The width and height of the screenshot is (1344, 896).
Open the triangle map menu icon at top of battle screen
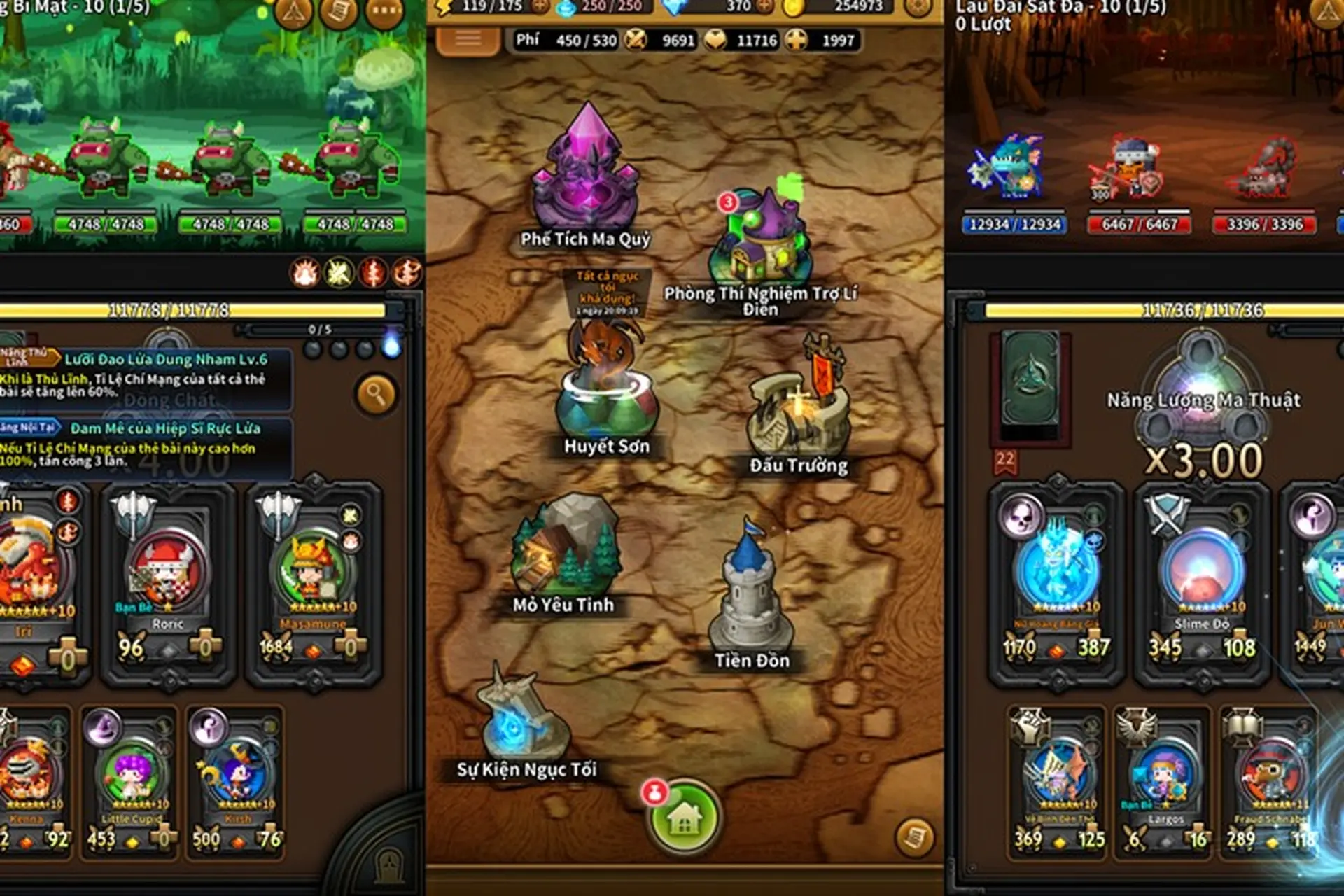[293, 11]
